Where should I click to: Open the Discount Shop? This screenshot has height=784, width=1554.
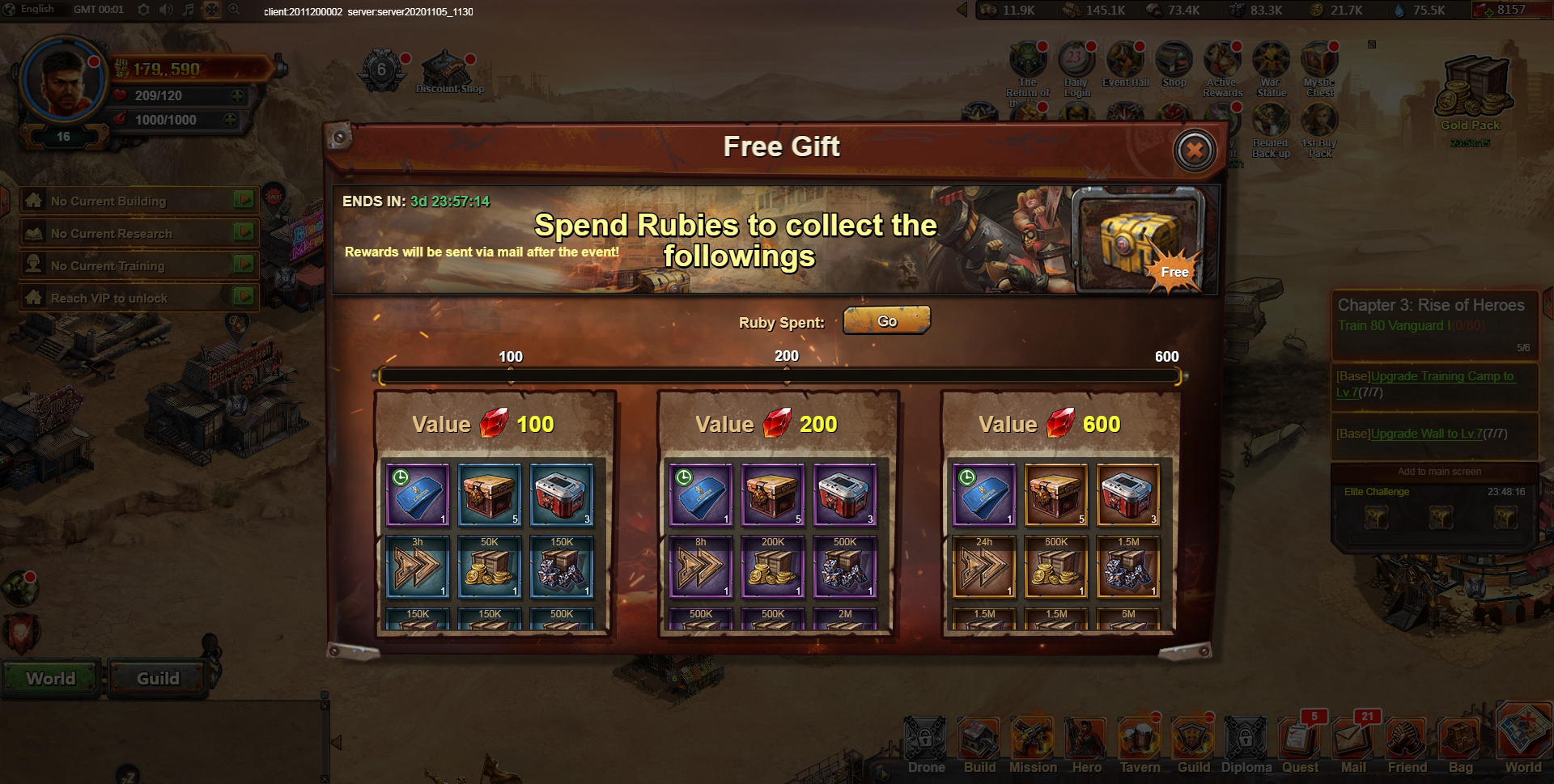449,73
